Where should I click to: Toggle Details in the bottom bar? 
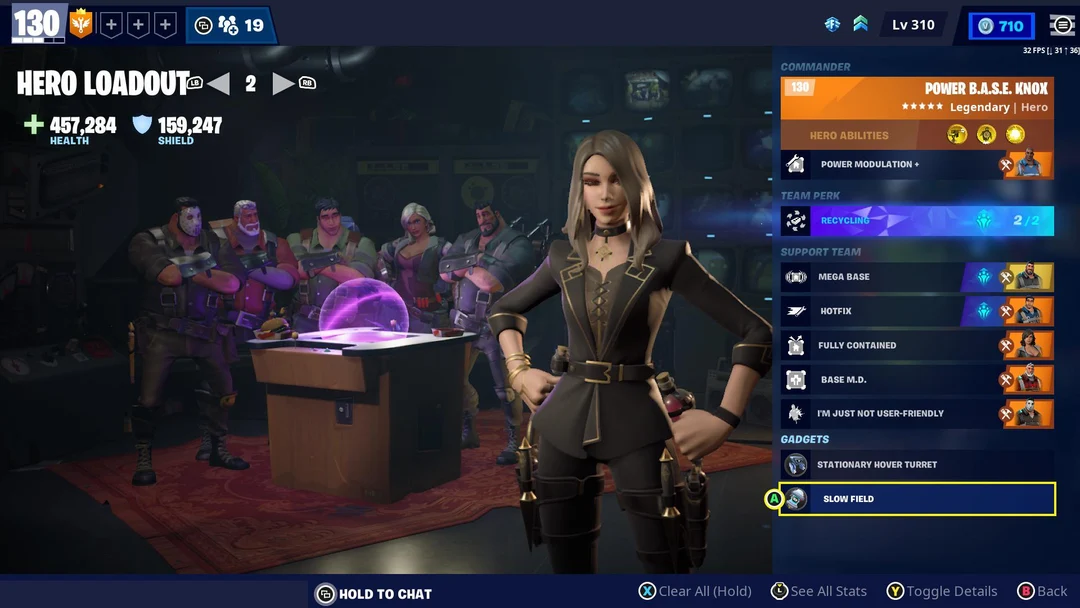tap(941, 591)
